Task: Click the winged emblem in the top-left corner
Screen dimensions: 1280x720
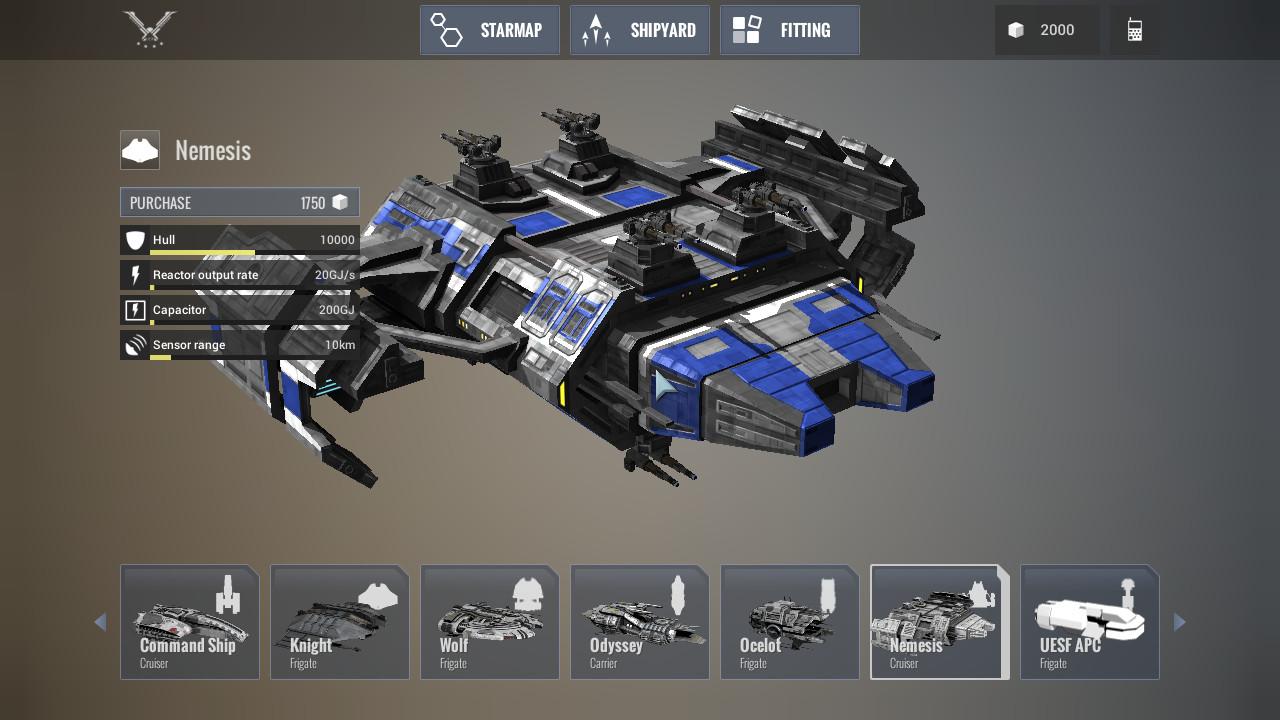Action: tap(149, 29)
